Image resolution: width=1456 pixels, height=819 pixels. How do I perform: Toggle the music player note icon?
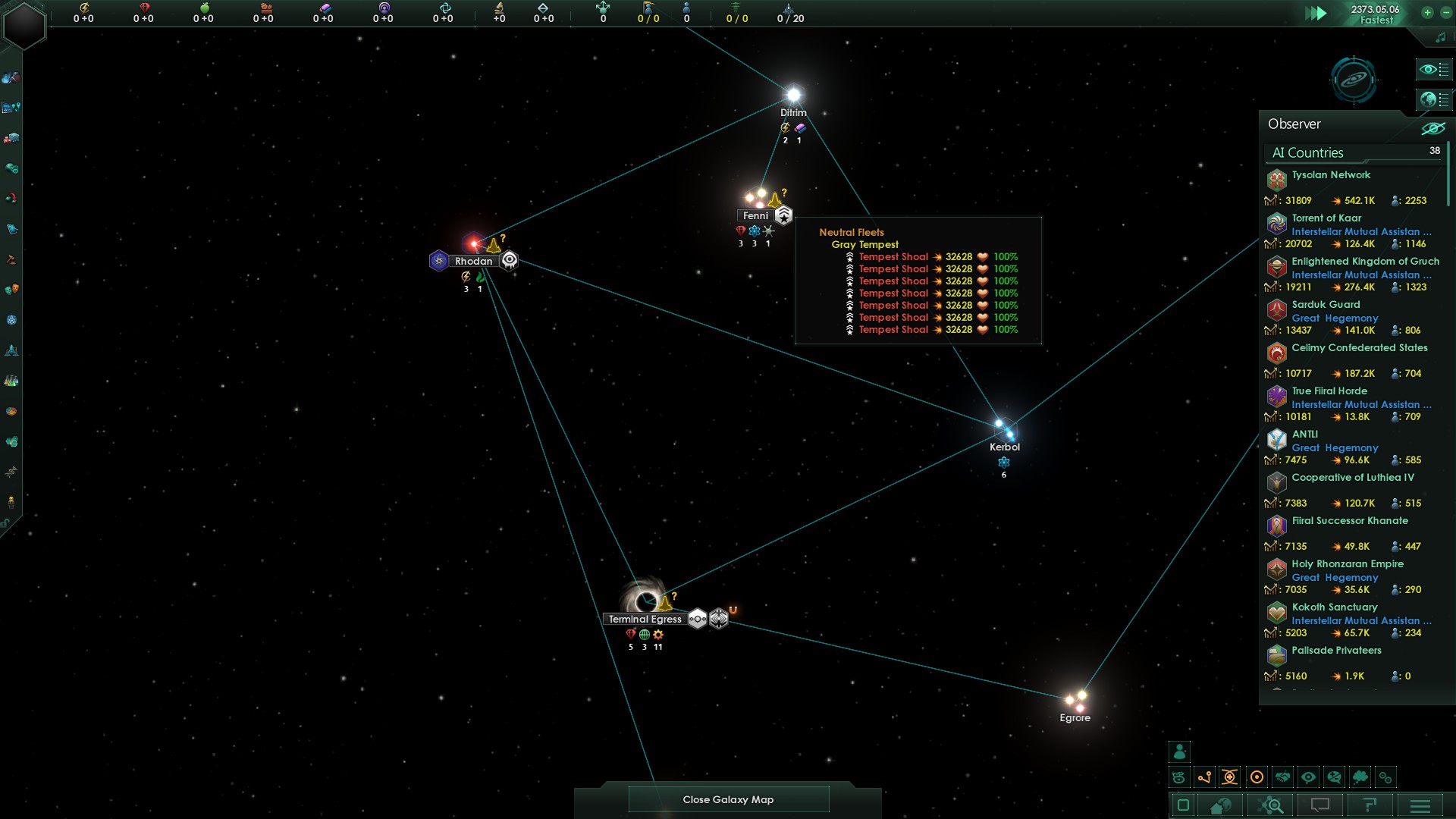(x=1440, y=37)
